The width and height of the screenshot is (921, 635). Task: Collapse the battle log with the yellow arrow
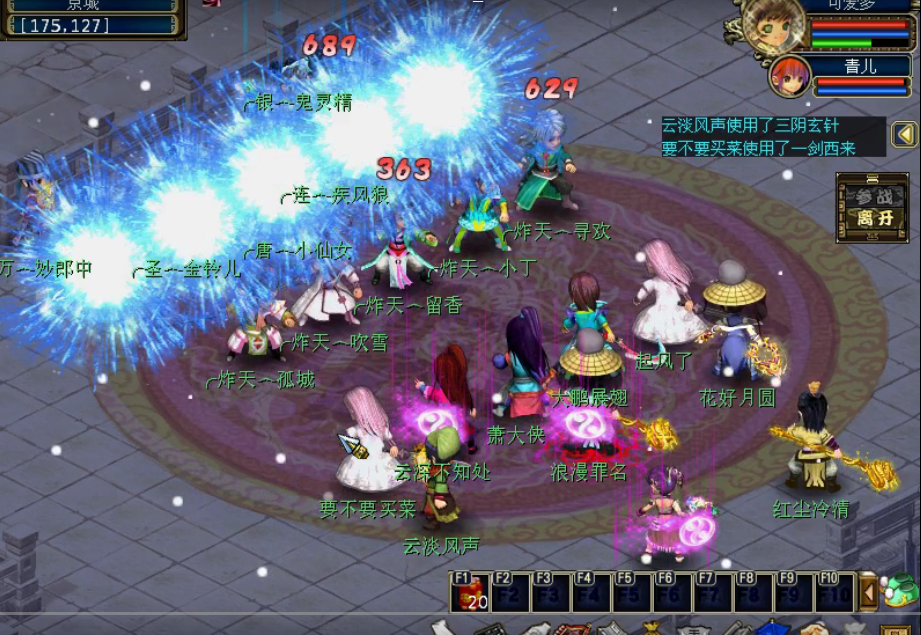[904, 134]
